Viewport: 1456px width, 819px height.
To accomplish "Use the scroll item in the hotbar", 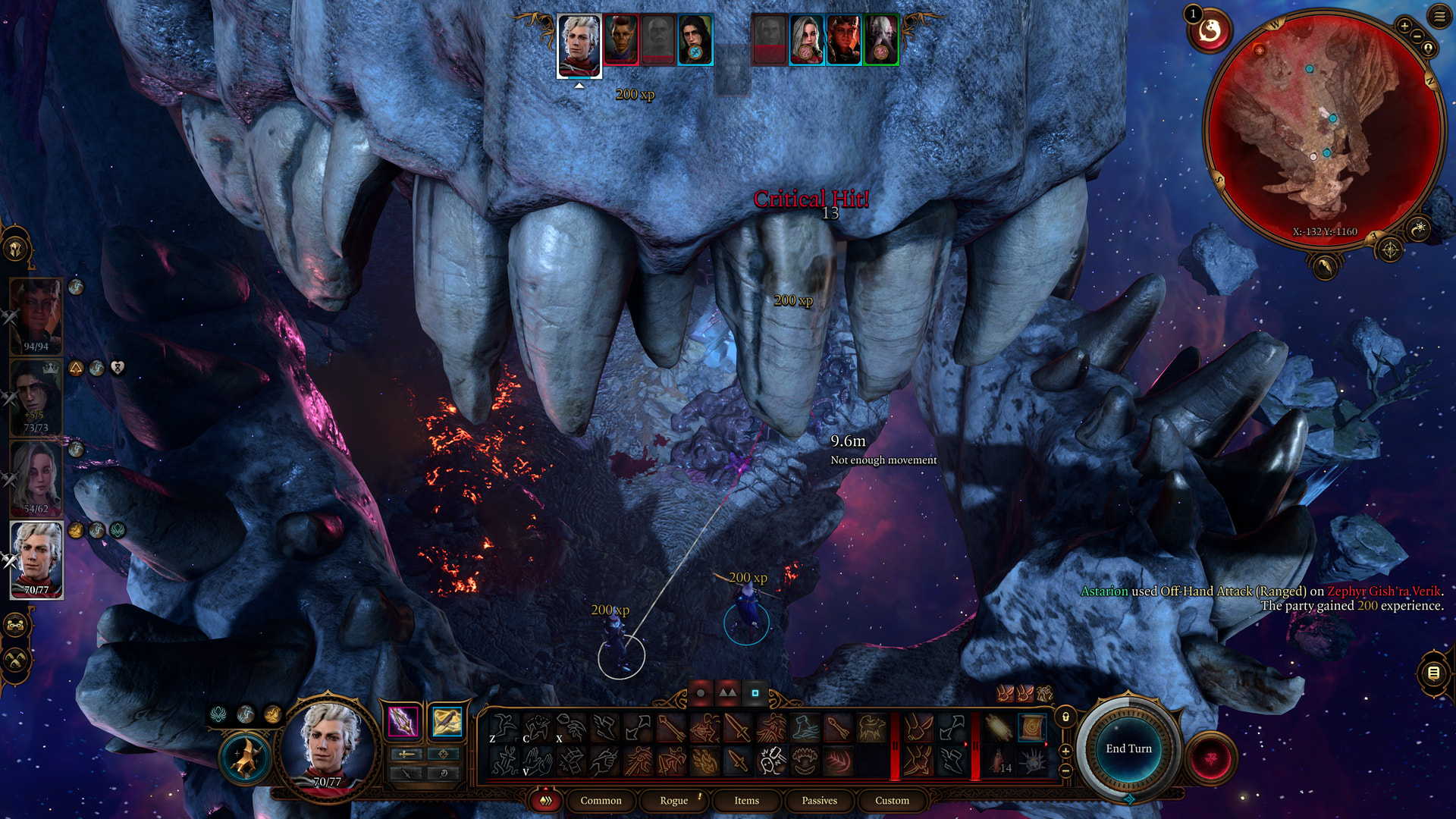I will pos(1031,728).
